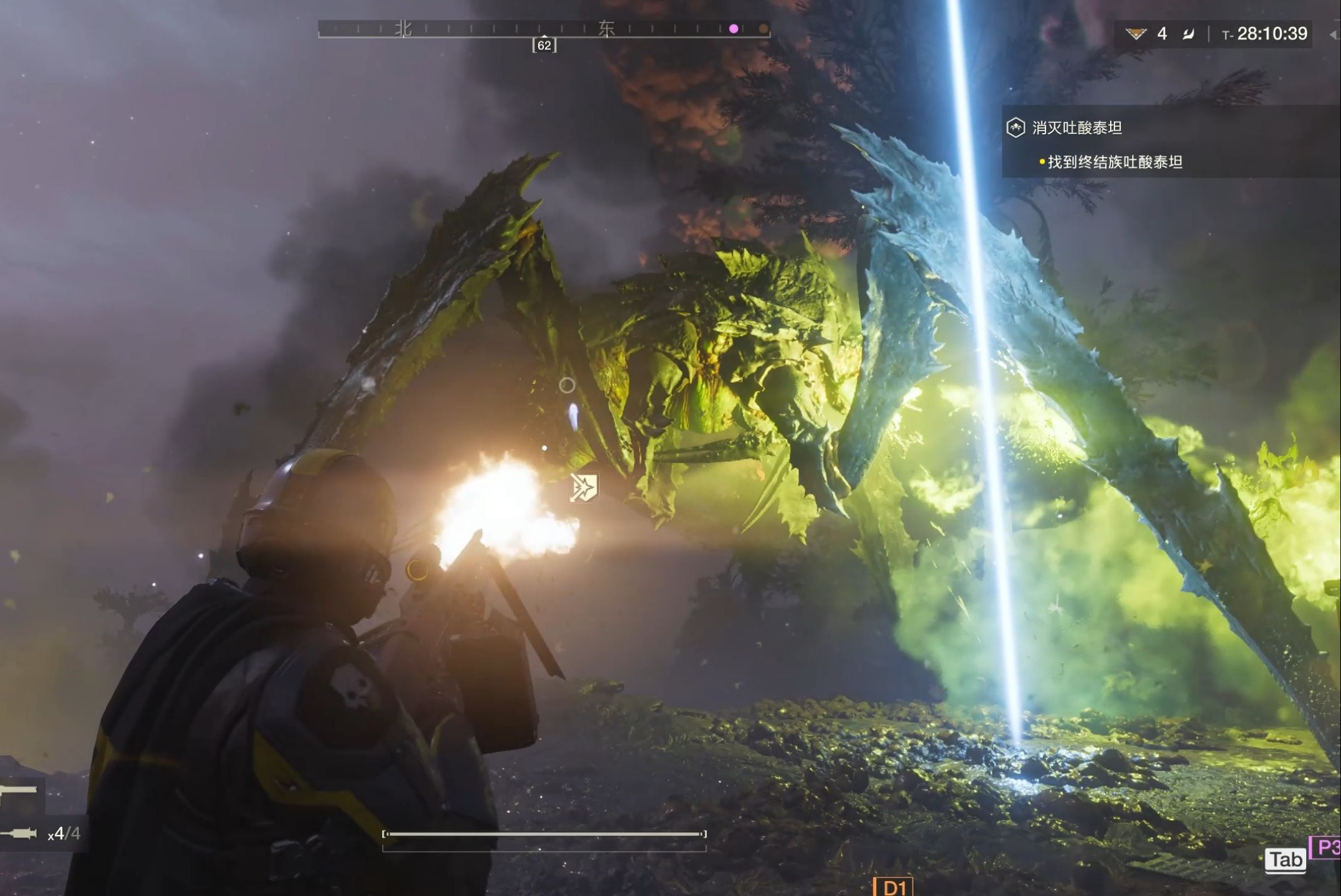Select the primary weapon icon
Viewport: 1341px width, 896px height.
pos(19,791)
